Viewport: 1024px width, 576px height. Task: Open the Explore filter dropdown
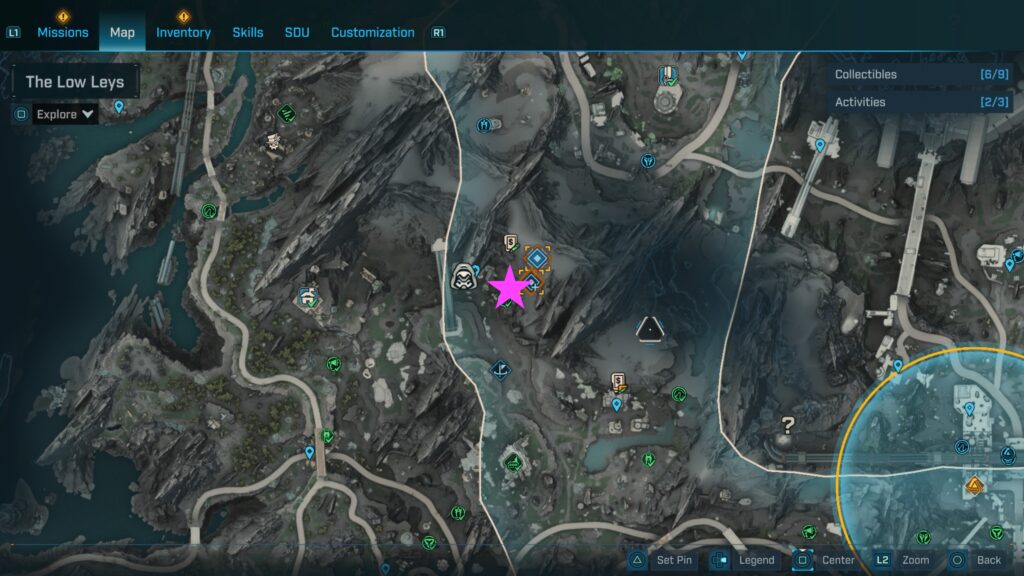(66, 114)
